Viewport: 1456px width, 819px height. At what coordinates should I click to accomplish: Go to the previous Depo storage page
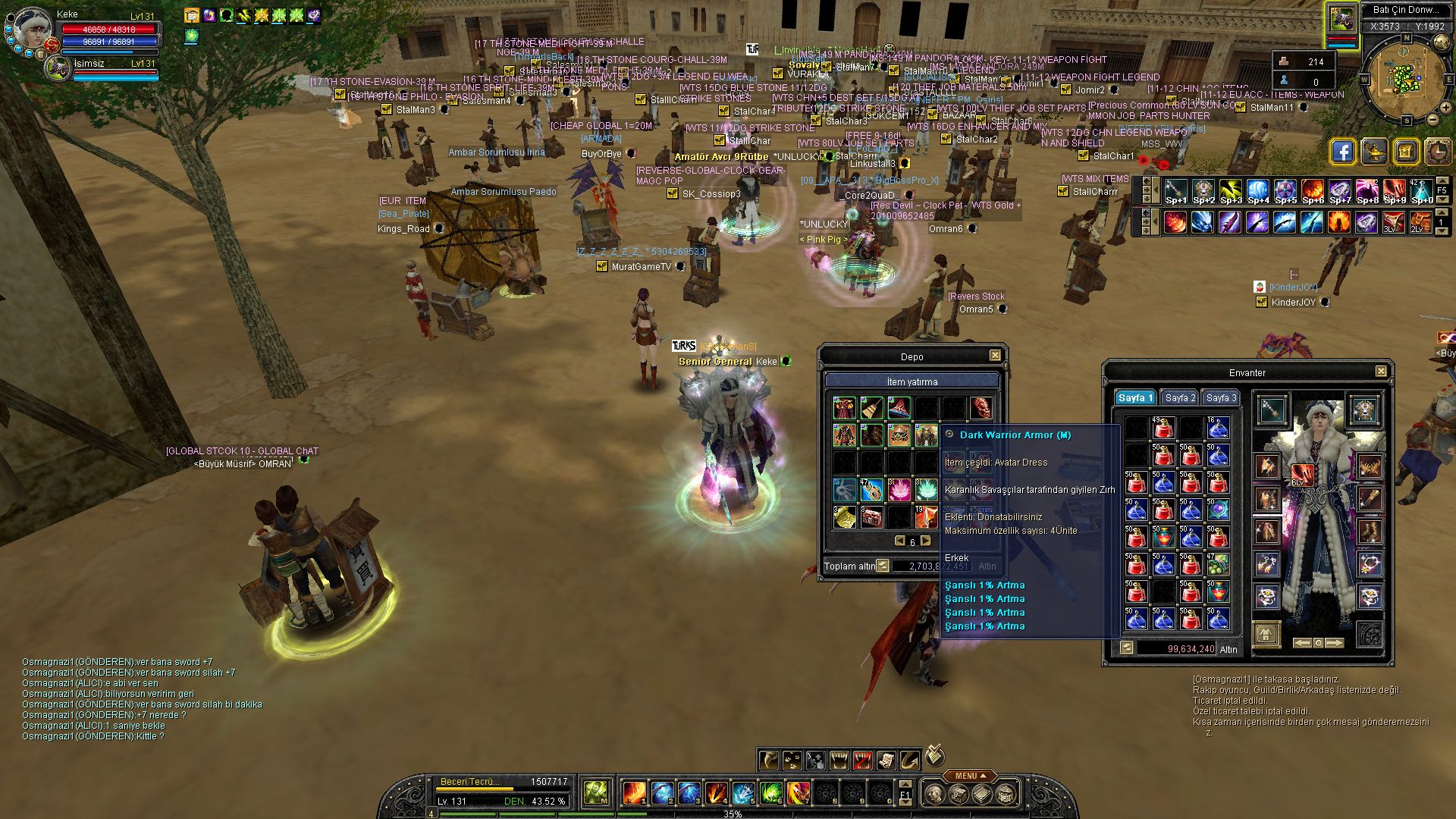click(900, 541)
